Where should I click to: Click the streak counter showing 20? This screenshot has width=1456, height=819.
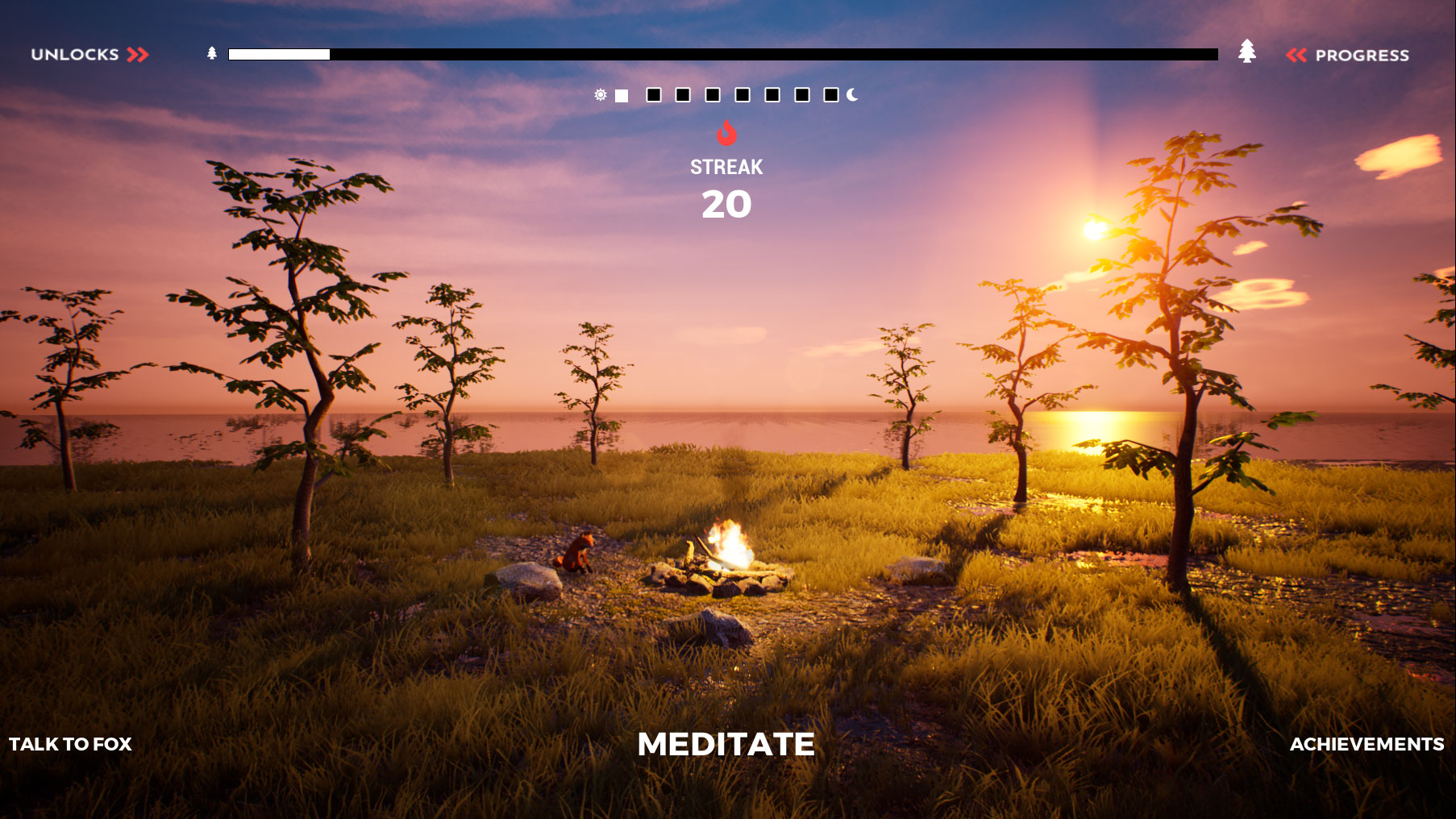pos(728,206)
